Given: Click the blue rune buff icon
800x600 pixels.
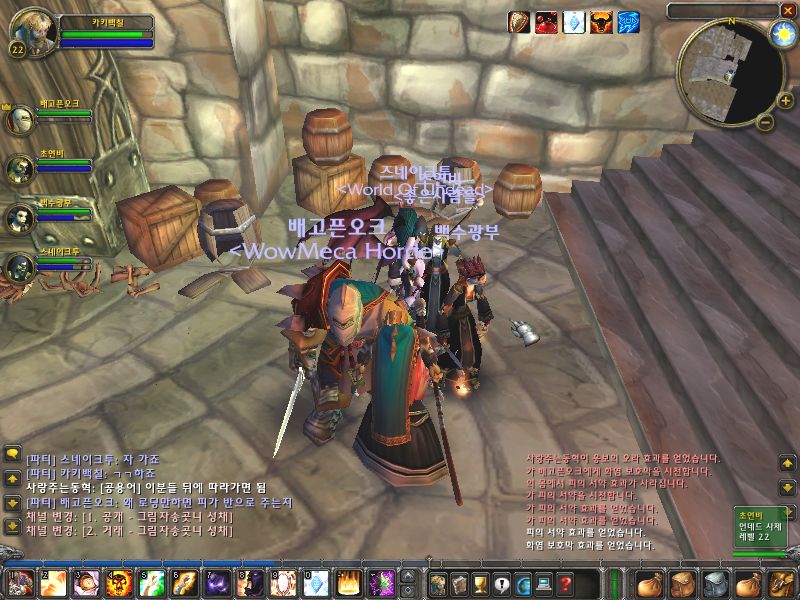Looking at the screenshot, I should (628, 23).
